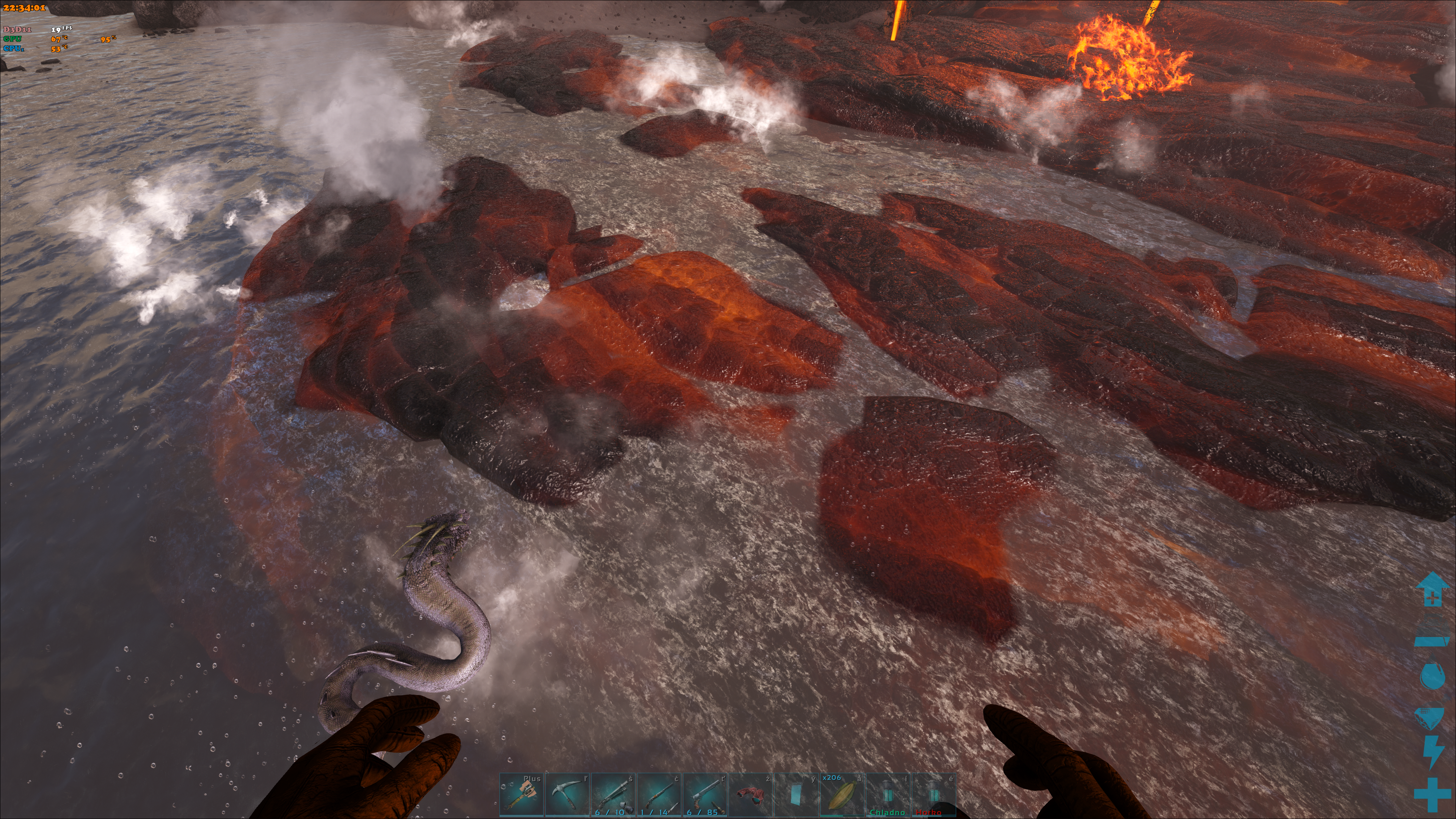Select the hatchet slot labeled Plus
The image size is (1456, 819).
pyautogui.click(x=522, y=795)
